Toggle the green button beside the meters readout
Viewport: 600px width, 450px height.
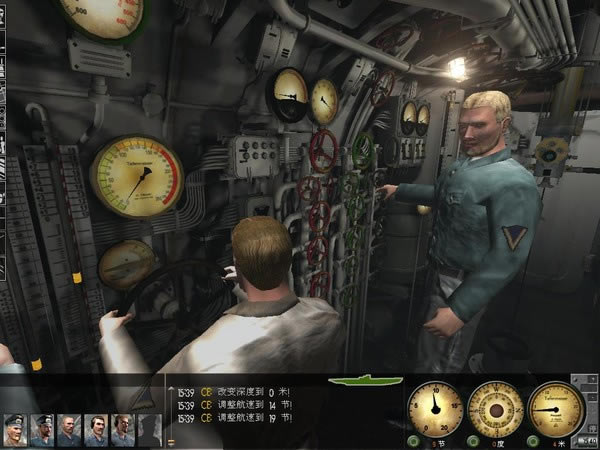tap(534, 441)
